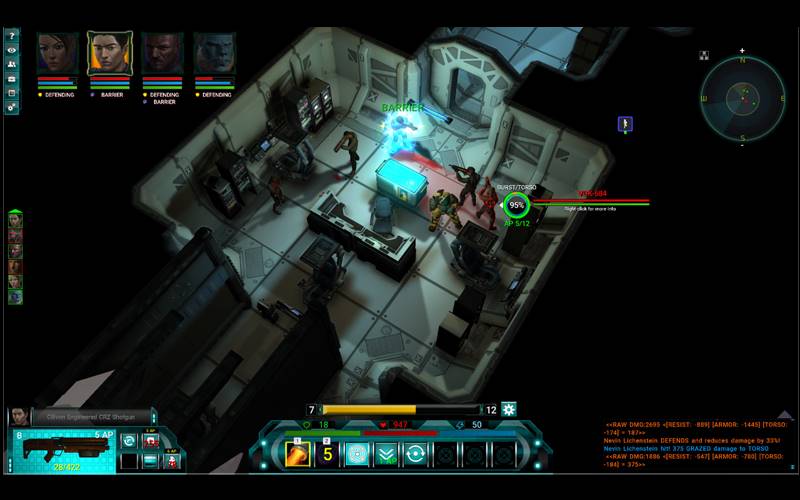The height and width of the screenshot is (500, 800).
Task: Open the question mark help button
Action: [12, 35]
